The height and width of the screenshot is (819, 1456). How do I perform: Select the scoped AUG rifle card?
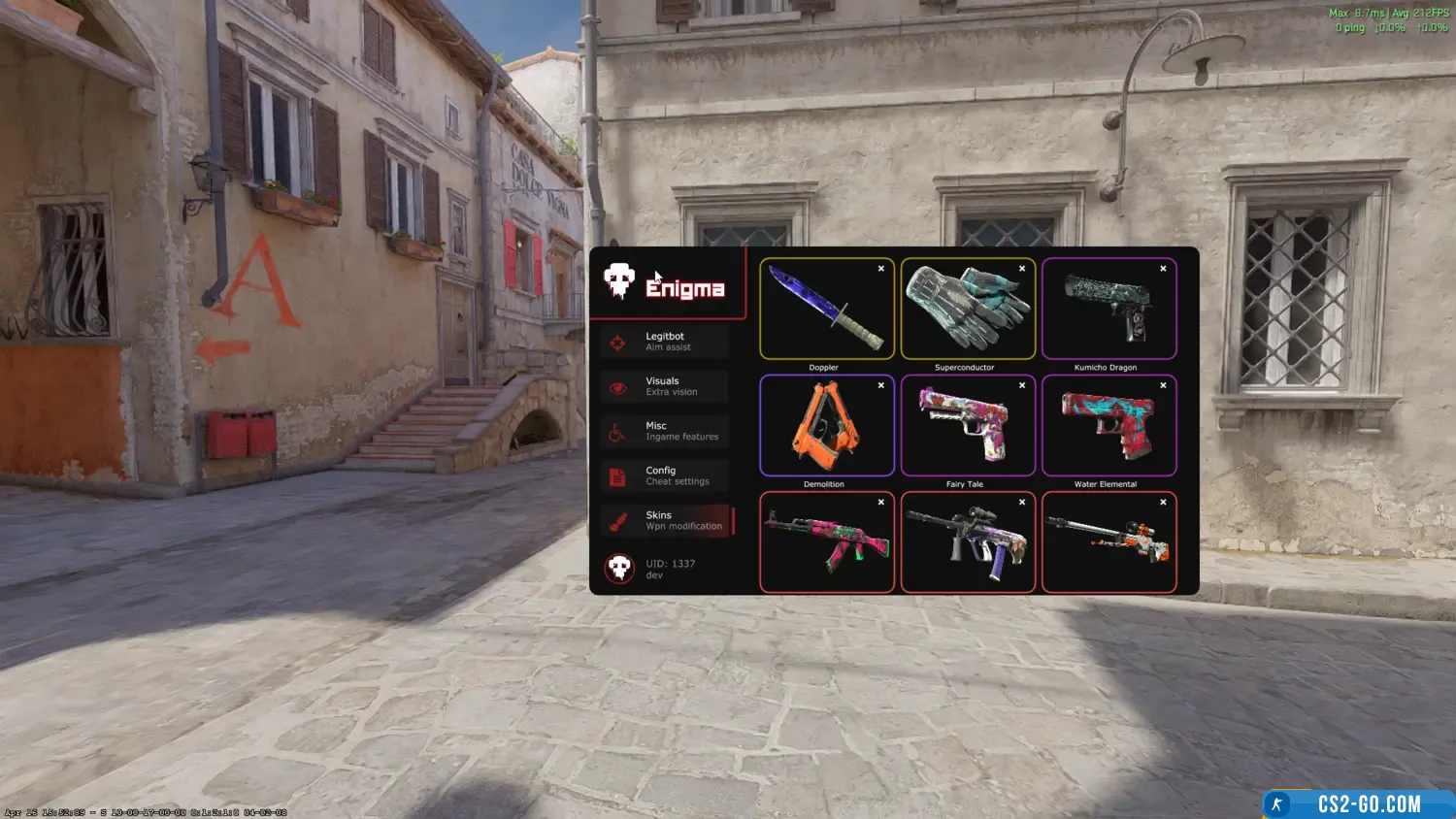(x=967, y=541)
